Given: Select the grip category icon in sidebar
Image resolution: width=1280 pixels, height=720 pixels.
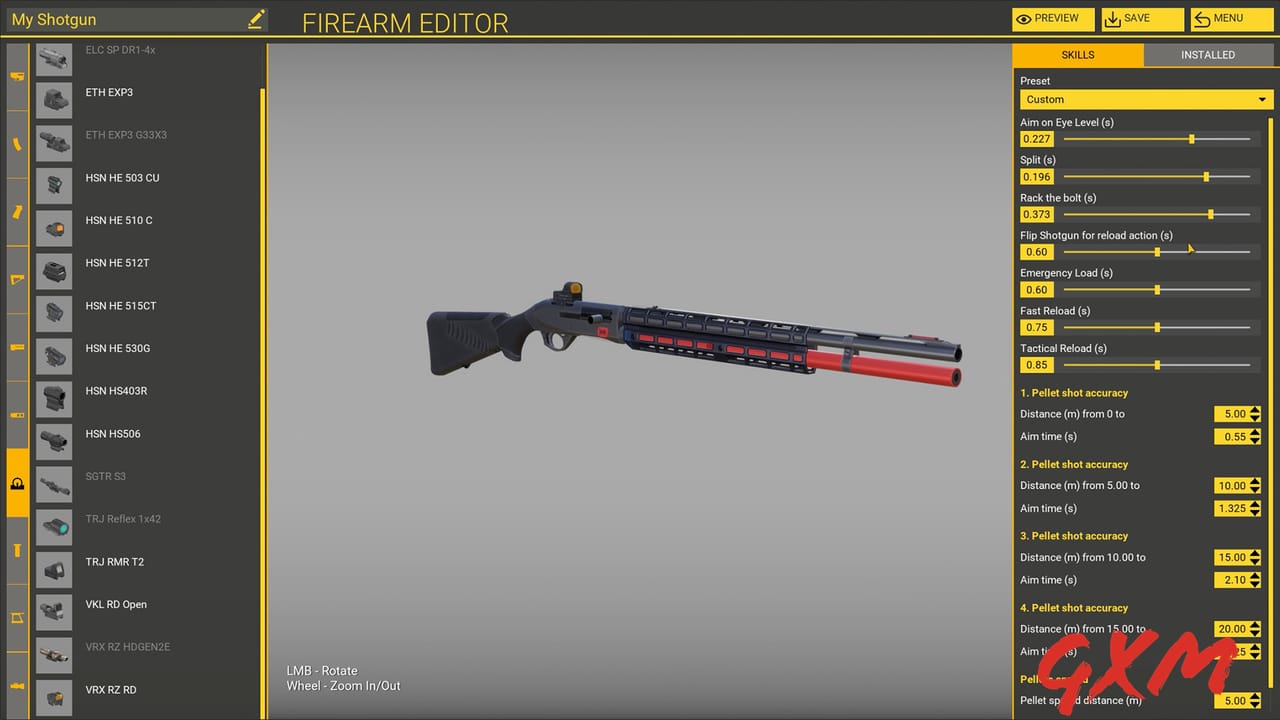Looking at the screenshot, I should click(x=16, y=211).
